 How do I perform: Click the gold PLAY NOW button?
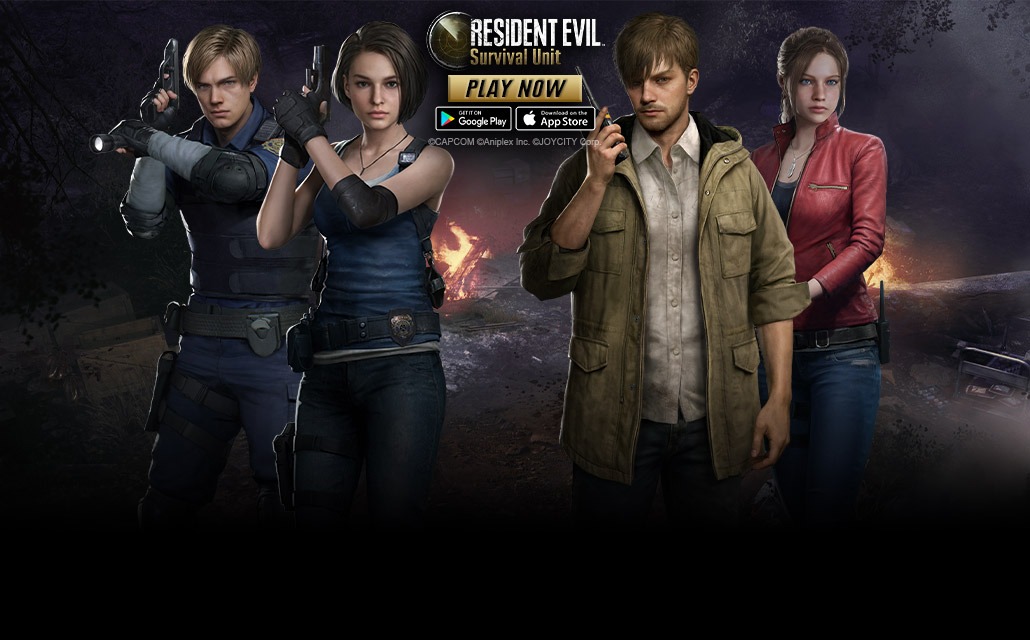tap(515, 88)
